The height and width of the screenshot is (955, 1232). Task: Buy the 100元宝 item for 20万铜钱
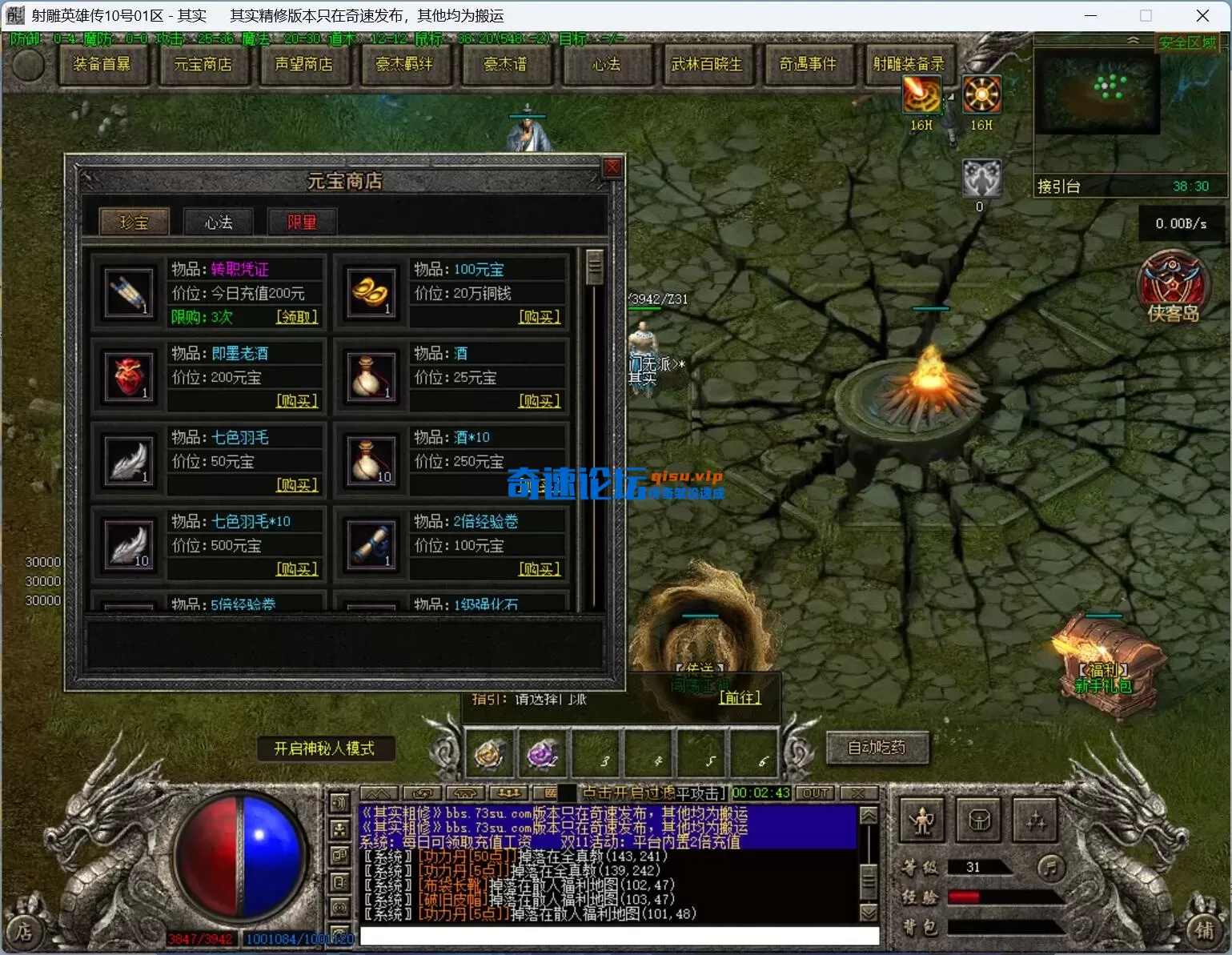(540, 317)
